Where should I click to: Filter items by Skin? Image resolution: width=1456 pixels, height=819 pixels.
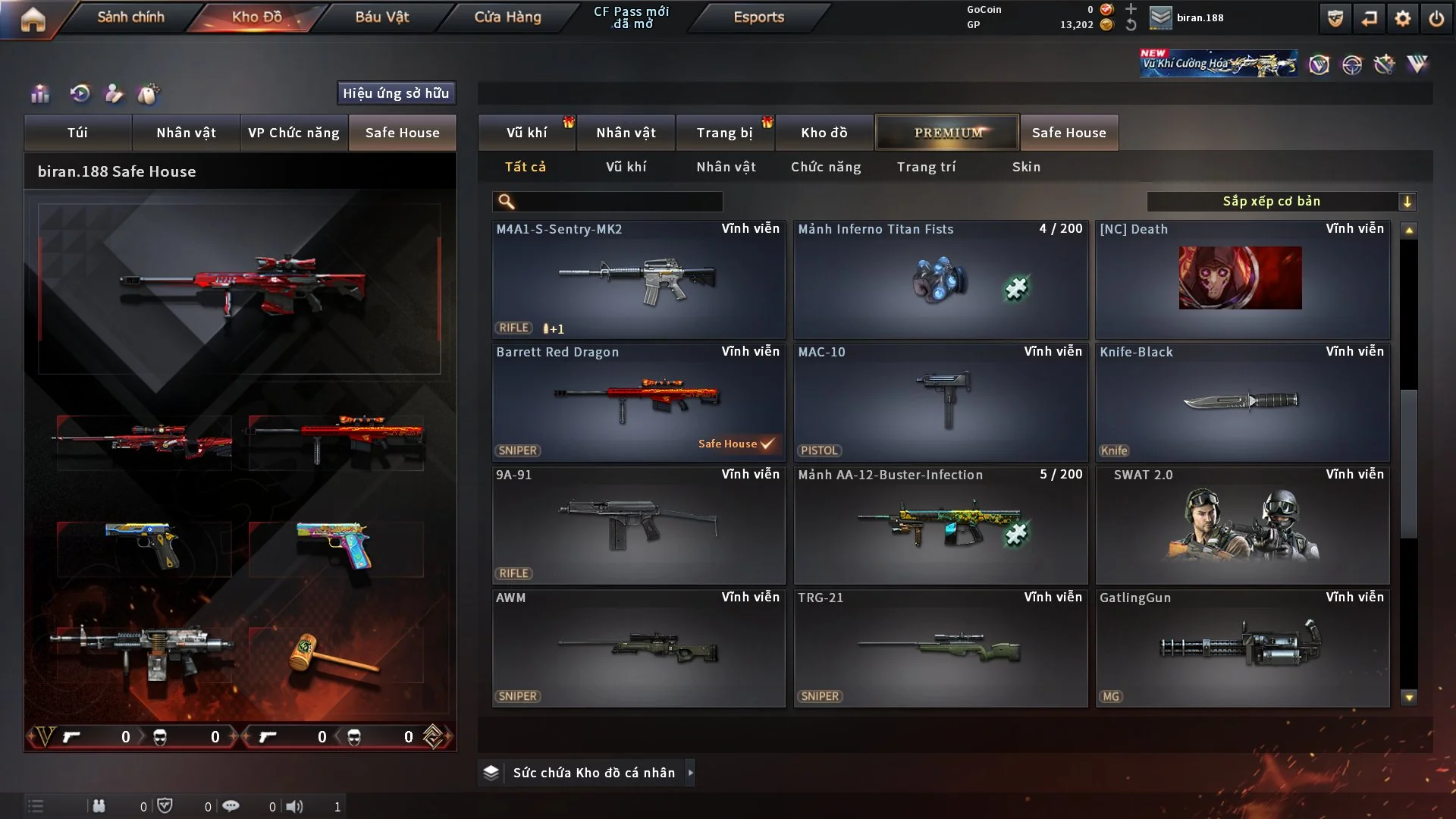(x=1026, y=167)
